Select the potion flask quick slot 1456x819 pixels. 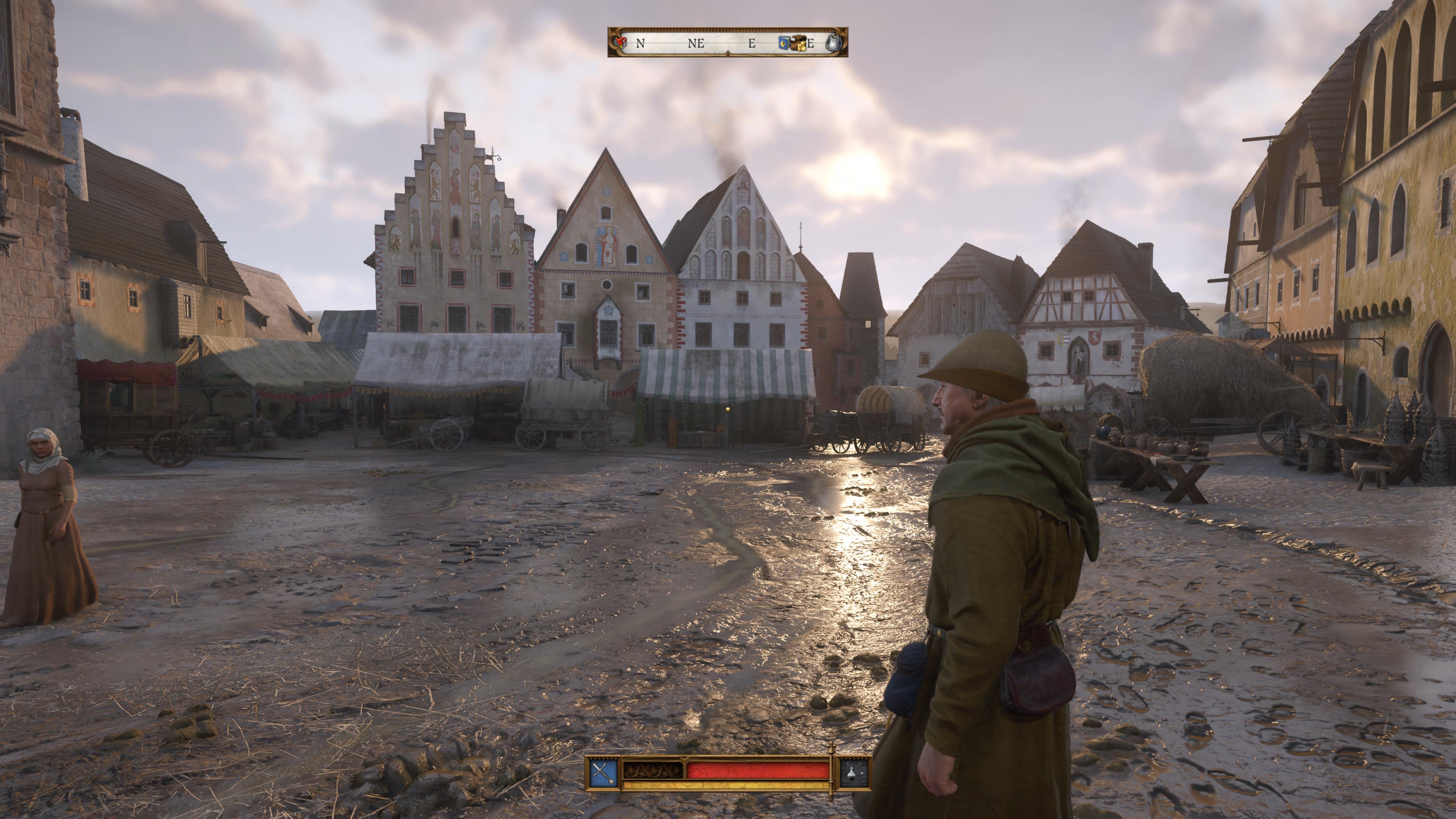pos(854,773)
